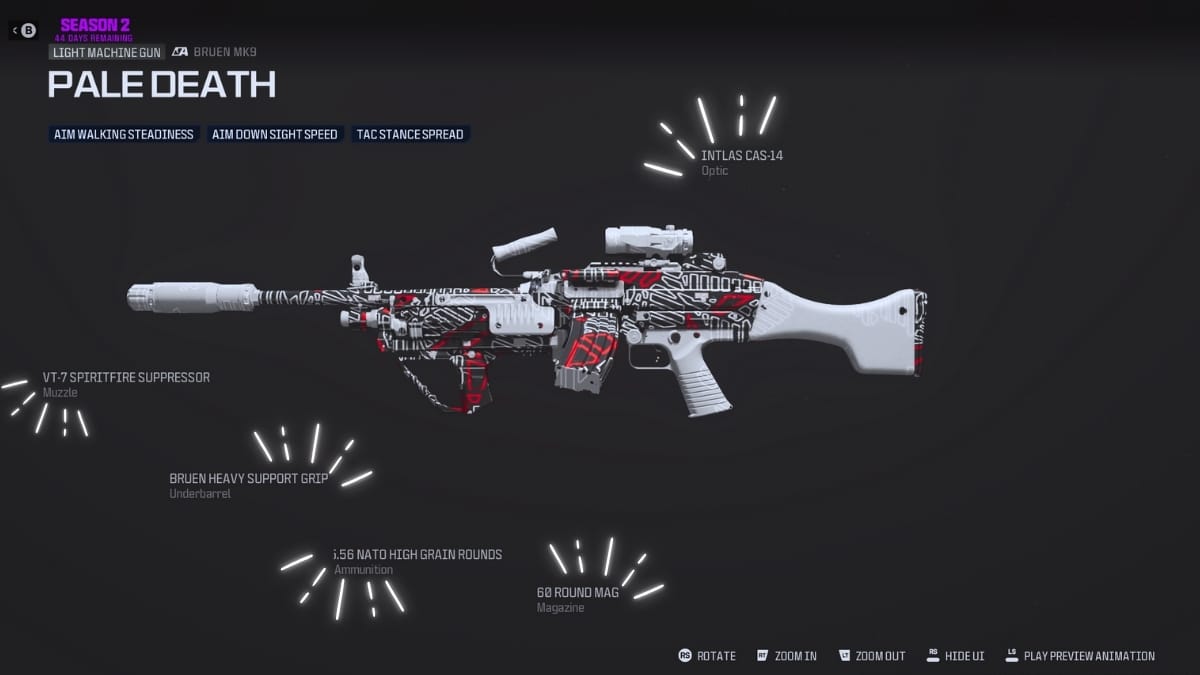Click the Zoom In control
Screen dimensions: 1200x675
click(x=787, y=656)
